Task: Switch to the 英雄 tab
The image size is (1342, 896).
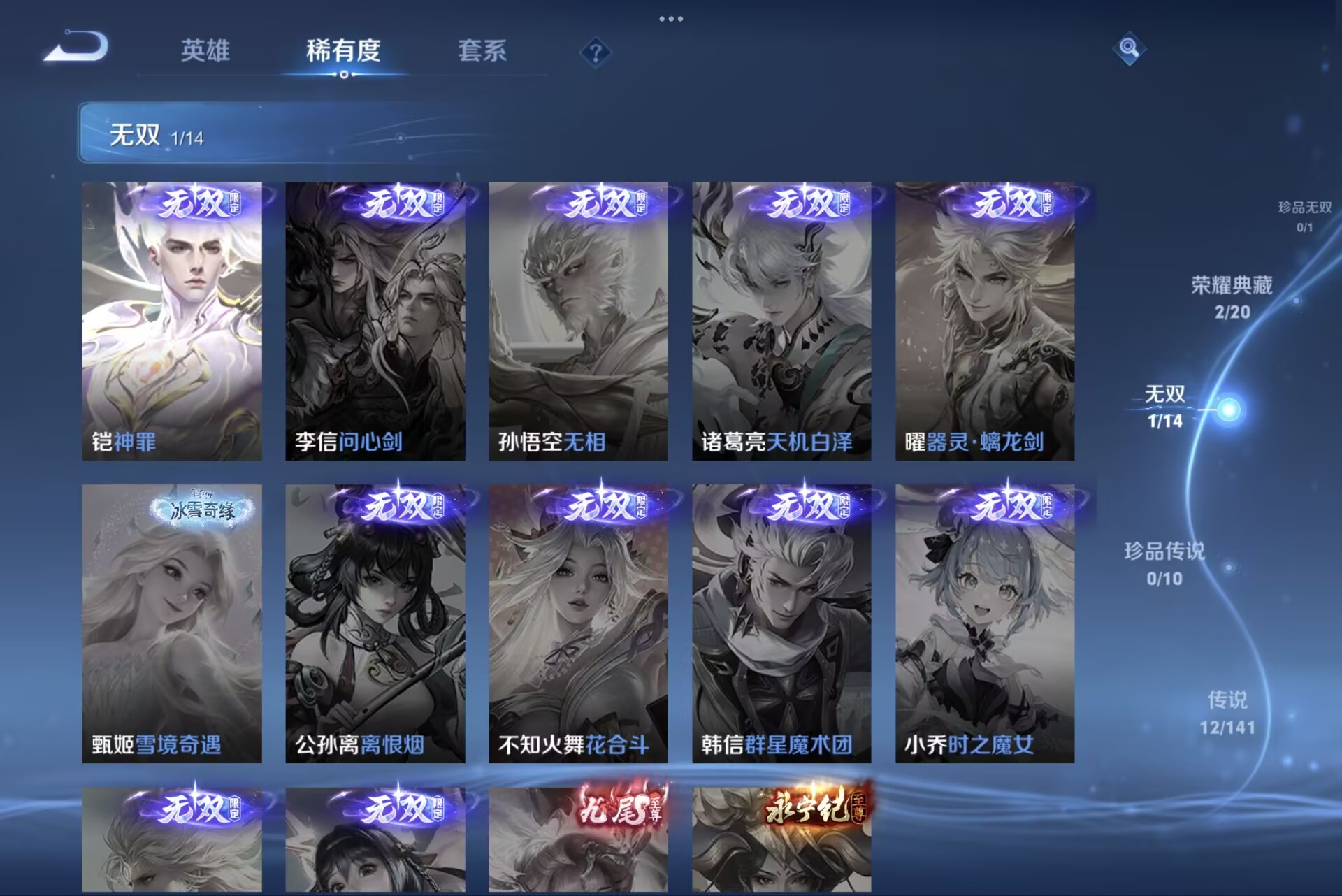Action: click(206, 51)
